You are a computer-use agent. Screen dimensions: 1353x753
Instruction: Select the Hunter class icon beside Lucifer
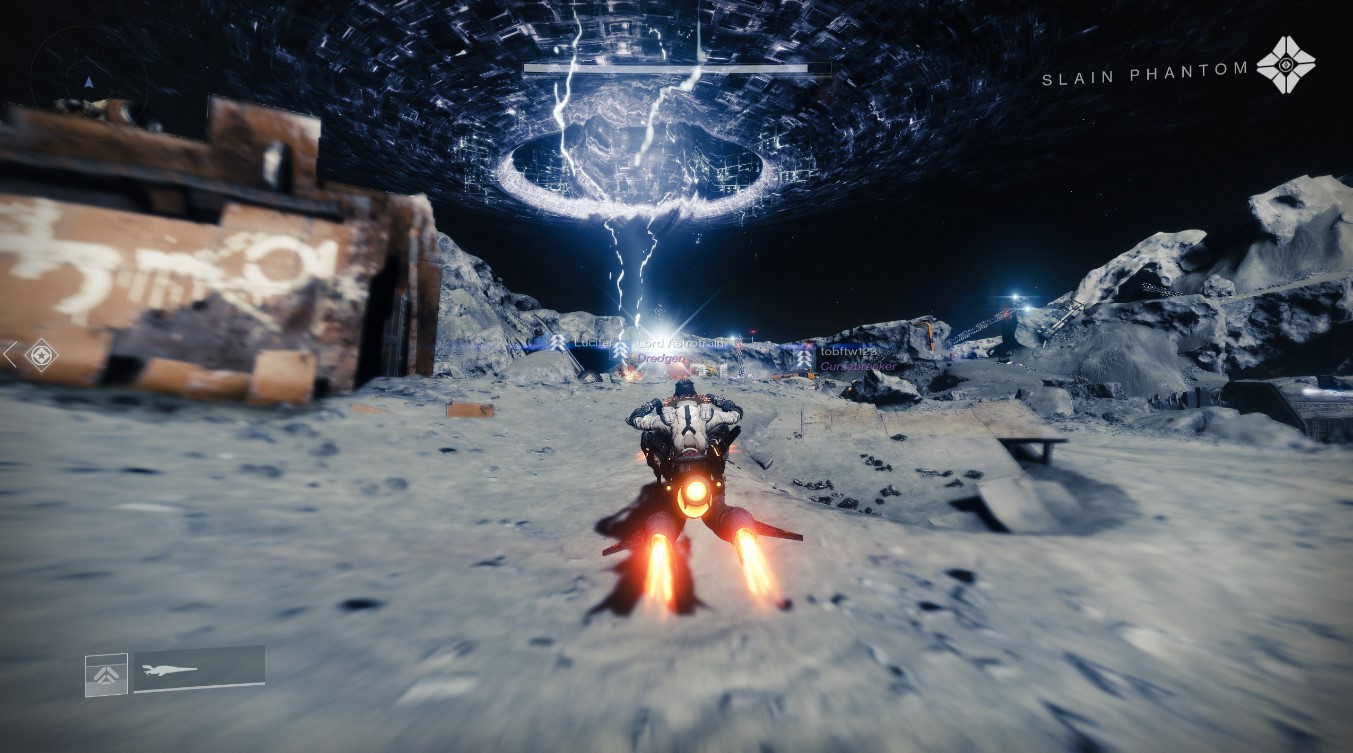(556, 343)
